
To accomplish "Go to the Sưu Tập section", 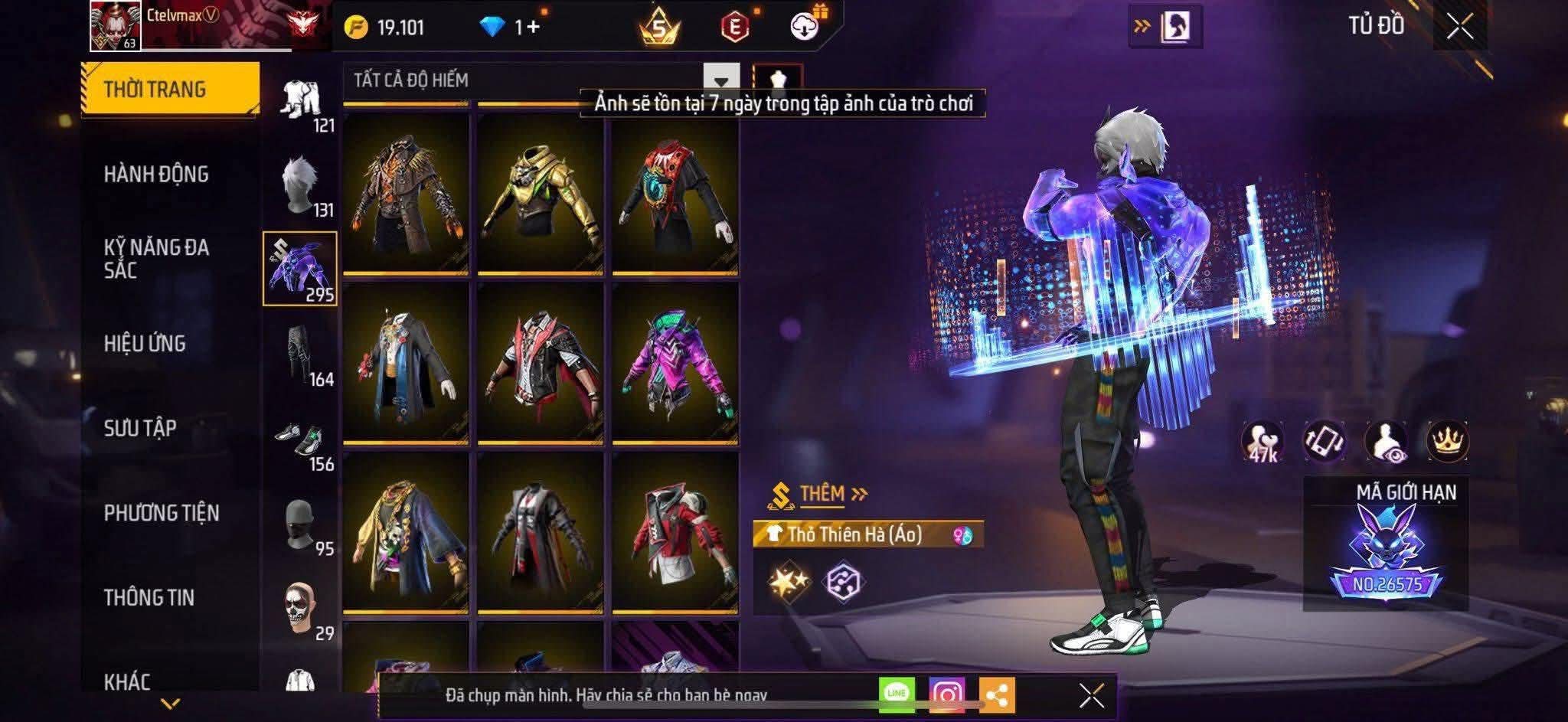I will point(140,428).
